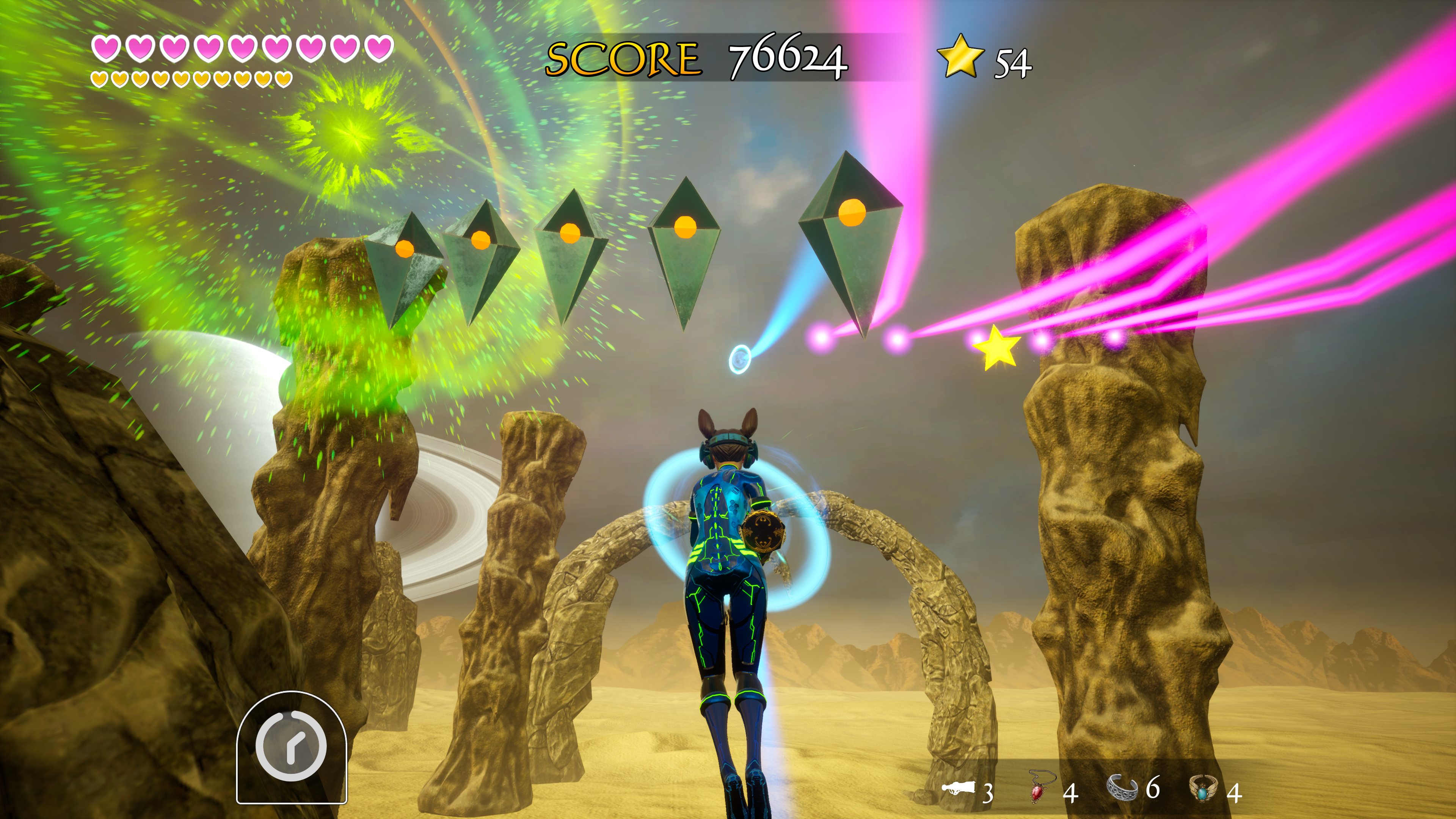Select the white hand-cannon weapon icon

point(958,787)
